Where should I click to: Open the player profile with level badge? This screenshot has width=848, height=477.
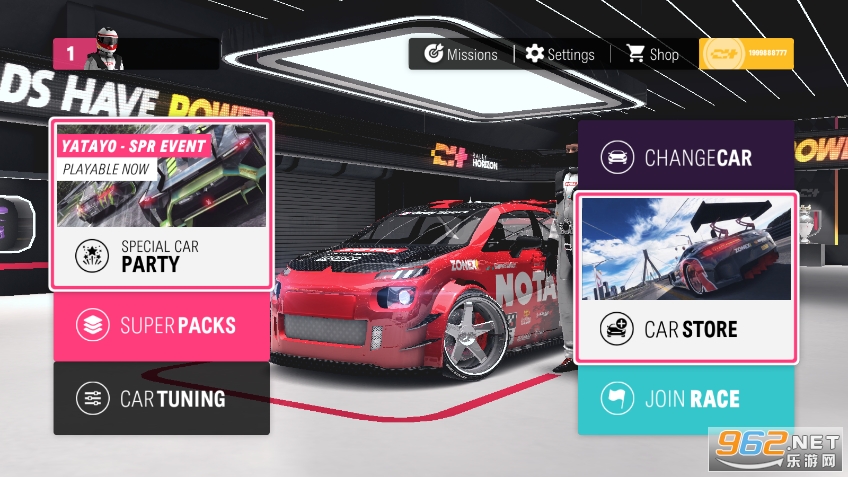[x=136, y=53]
